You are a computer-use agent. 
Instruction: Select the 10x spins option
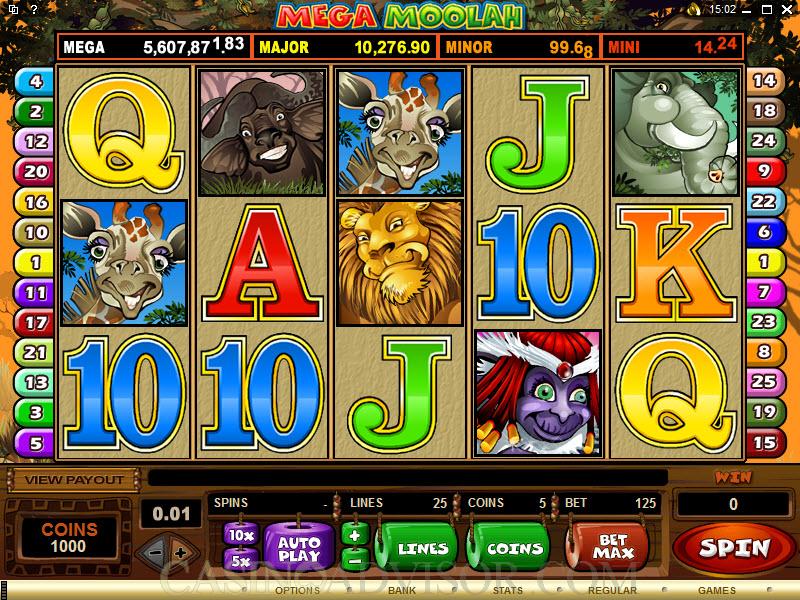pos(240,534)
